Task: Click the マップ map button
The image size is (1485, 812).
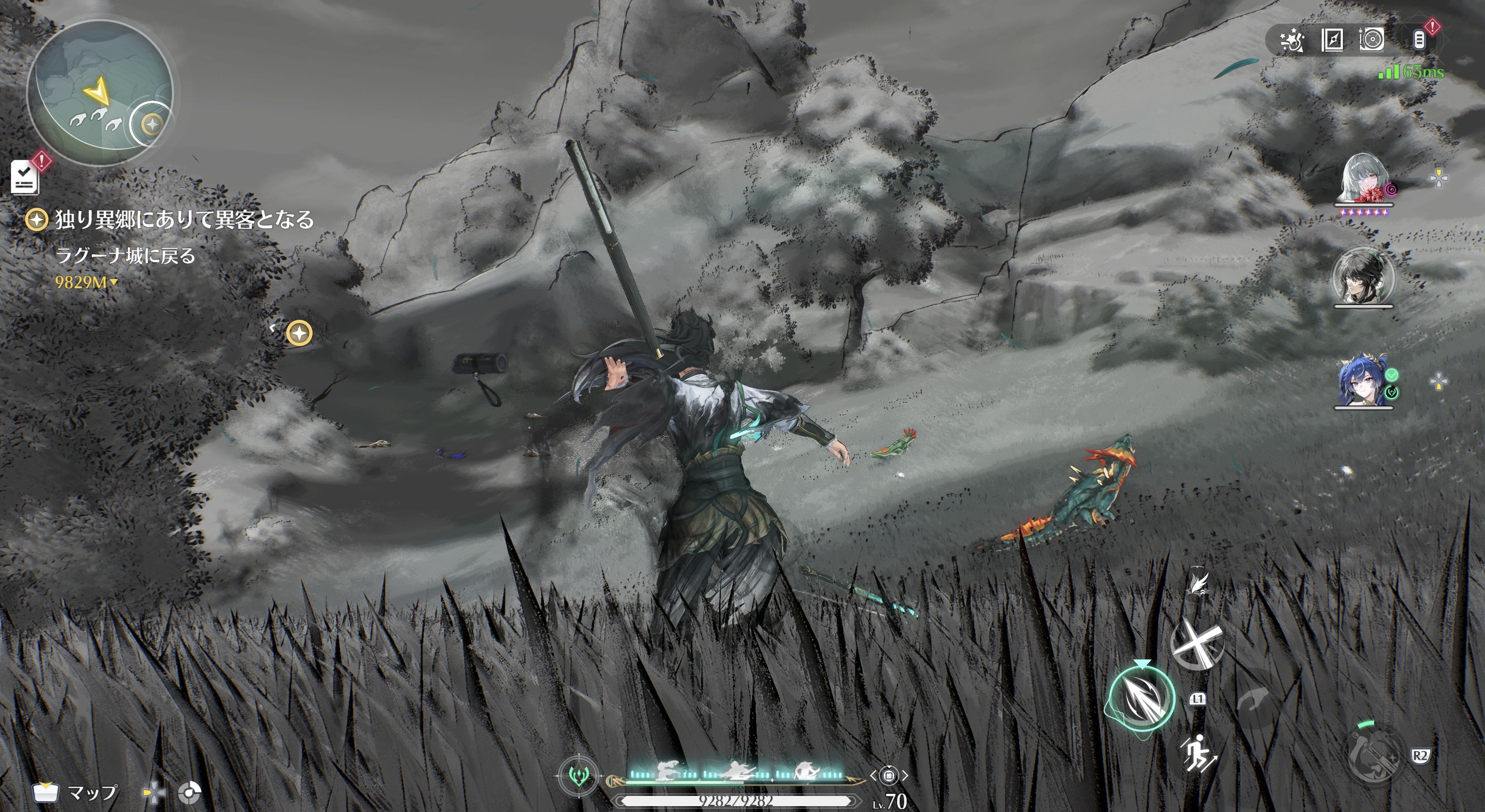Action: (75, 793)
